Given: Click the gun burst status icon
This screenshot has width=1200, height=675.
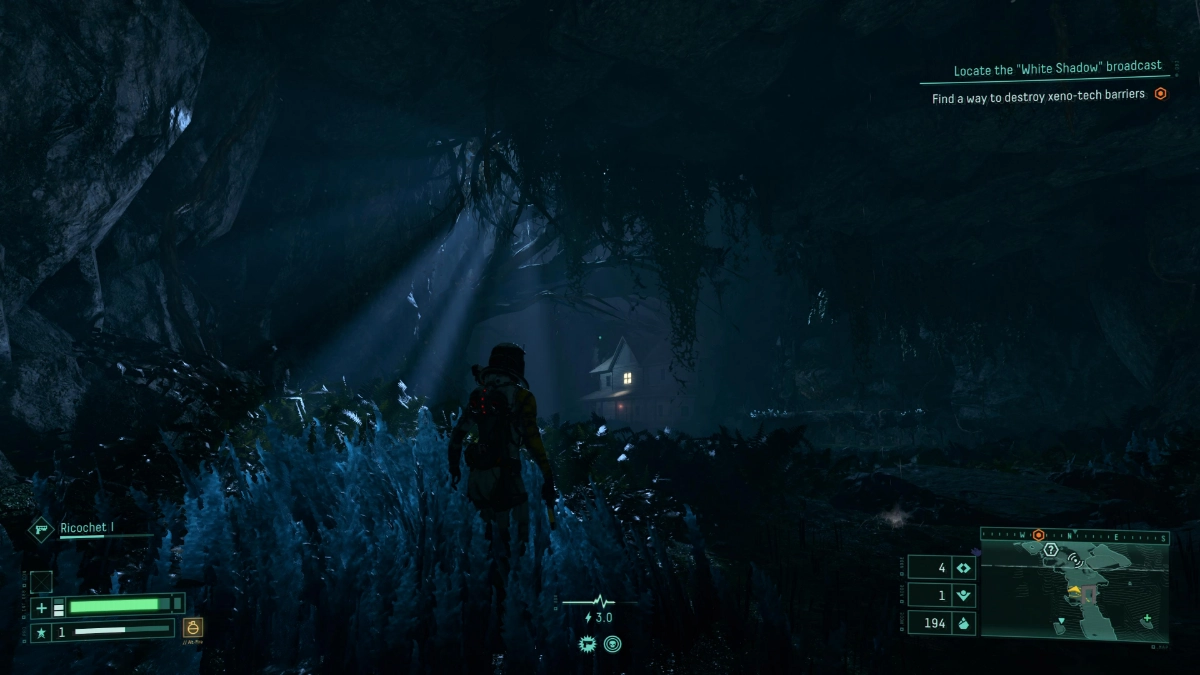Looking at the screenshot, I should 587,644.
